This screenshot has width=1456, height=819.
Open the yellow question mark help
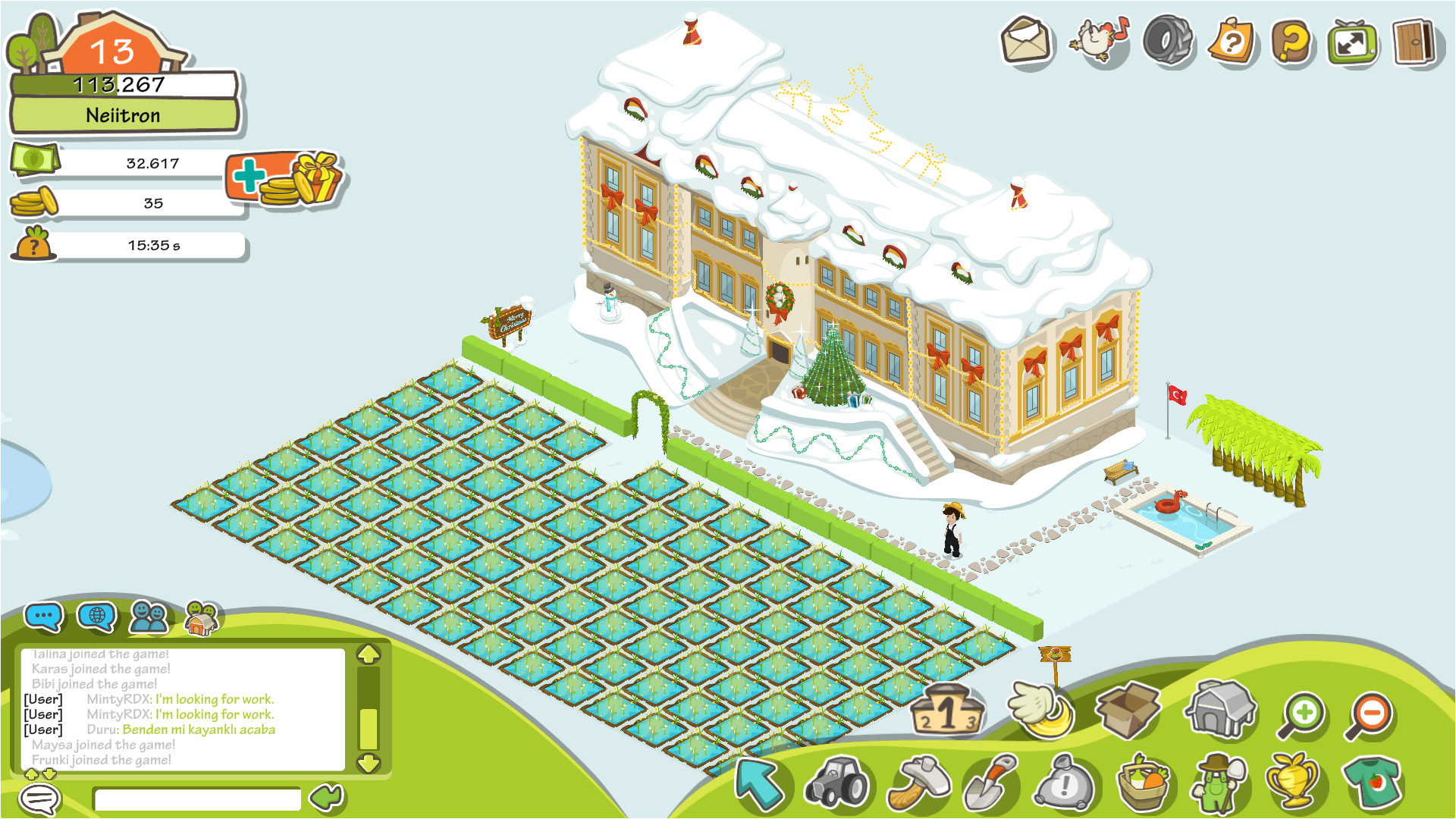click(x=1292, y=42)
